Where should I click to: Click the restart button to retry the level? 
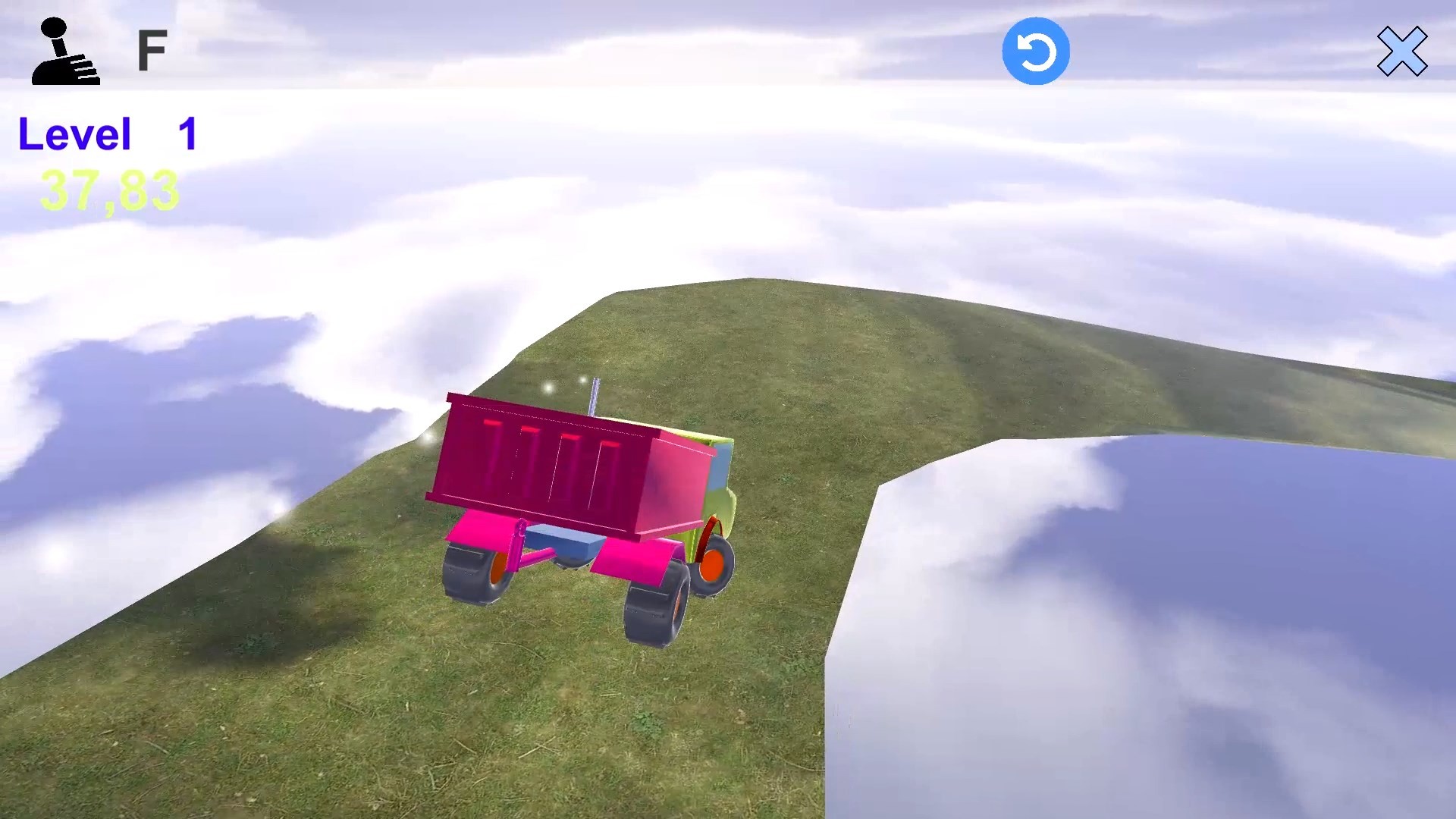coord(1036,49)
